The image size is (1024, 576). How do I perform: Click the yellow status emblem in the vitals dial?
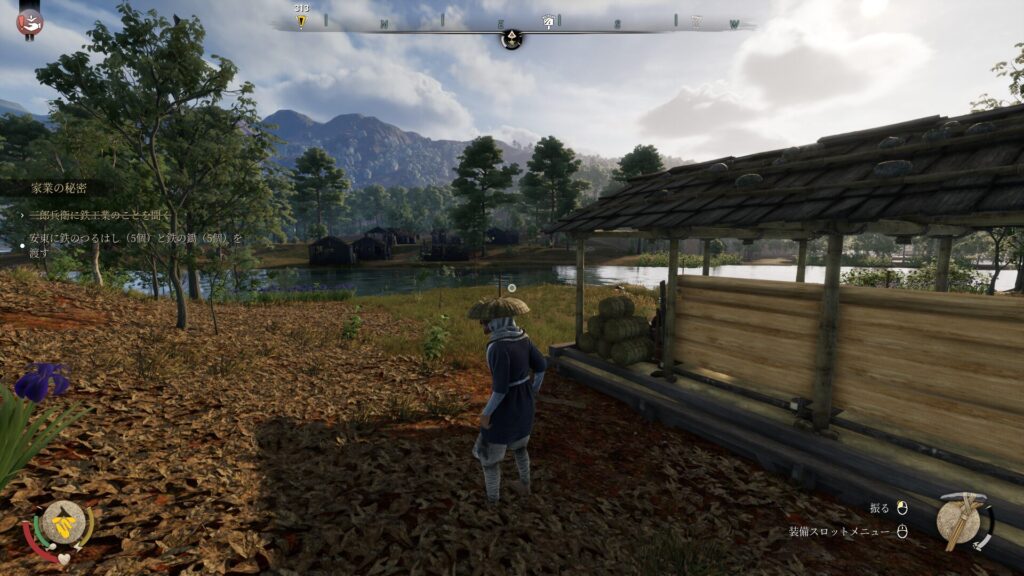(65, 522)
